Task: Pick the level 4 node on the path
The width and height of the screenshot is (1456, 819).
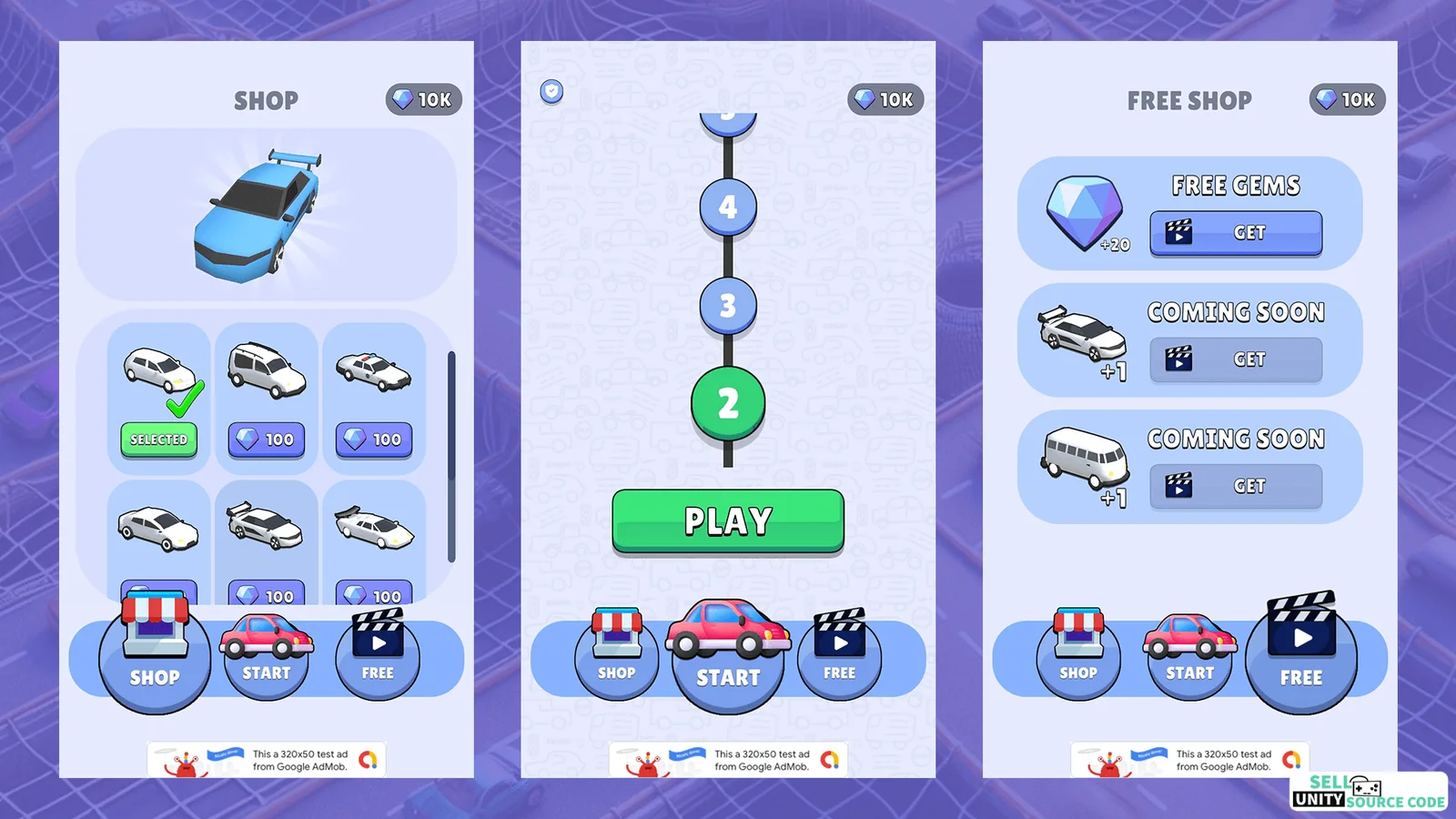Action: (728, 207)
